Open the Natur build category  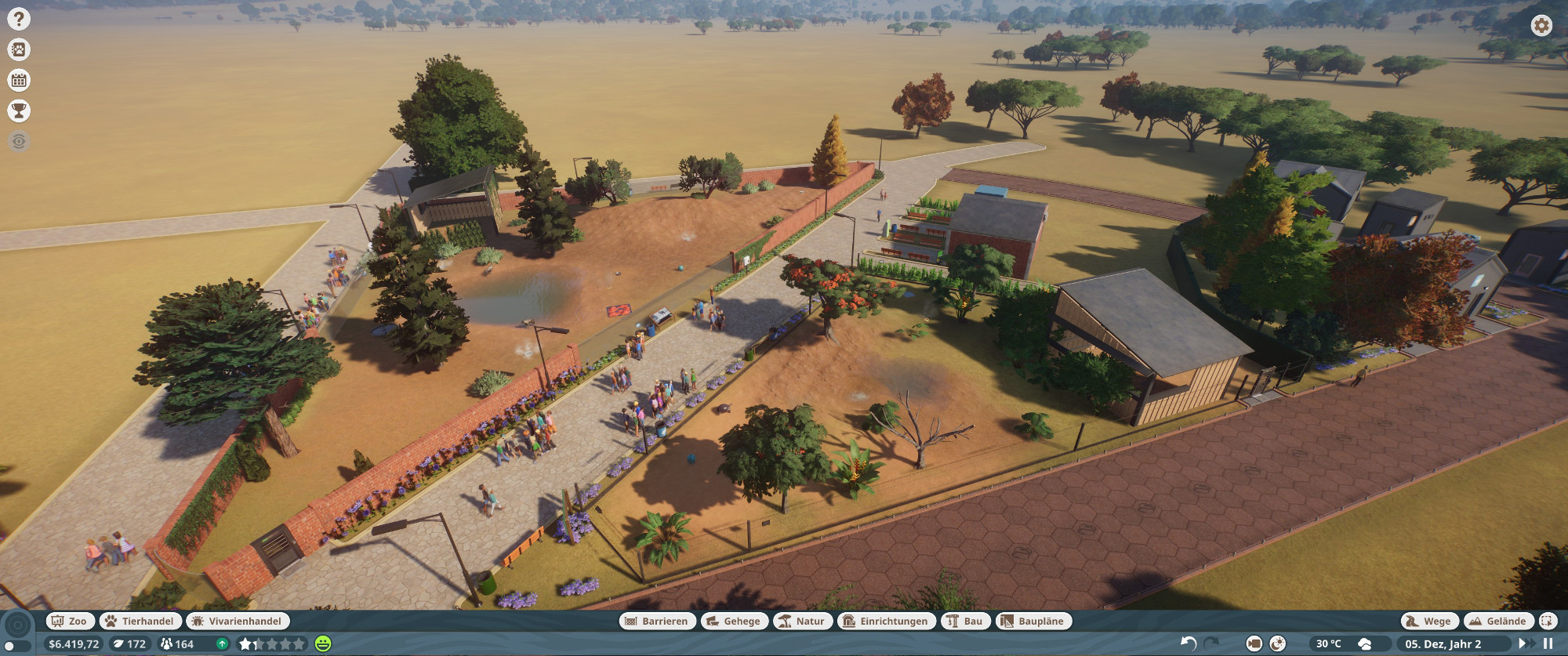coord(802,621)
